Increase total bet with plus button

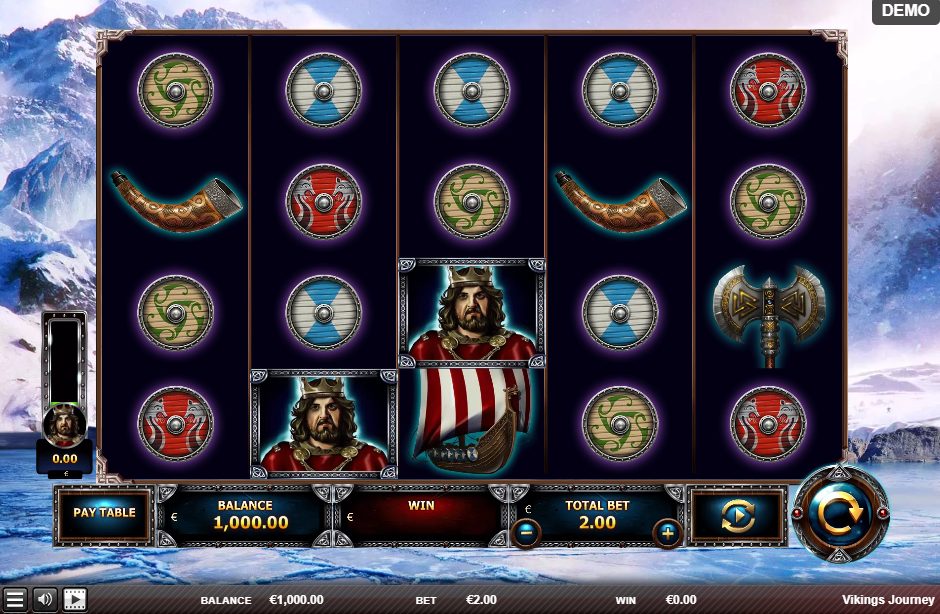[x=667, y=533]
